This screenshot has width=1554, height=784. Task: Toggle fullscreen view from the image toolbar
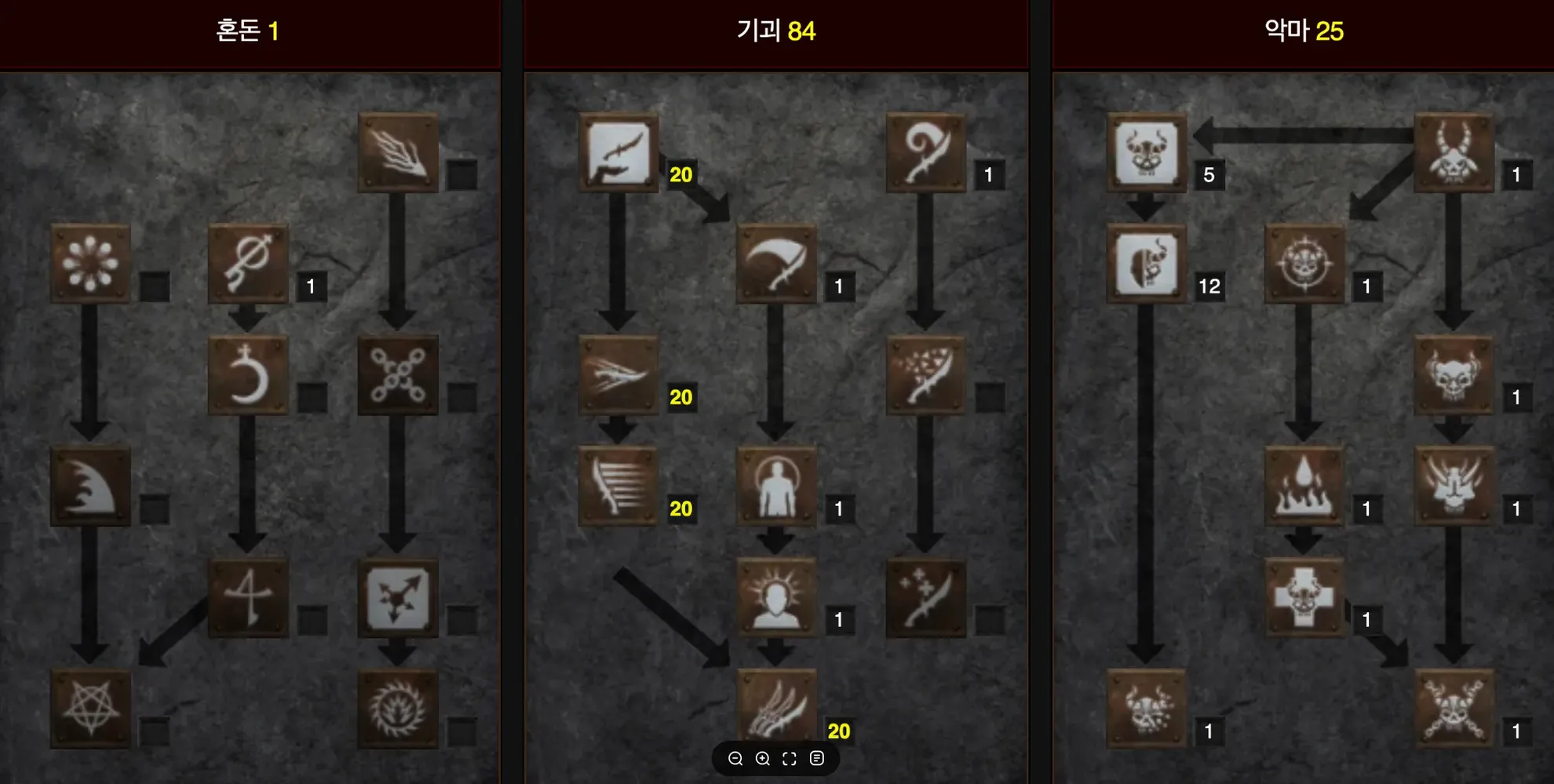coord(790,758)
